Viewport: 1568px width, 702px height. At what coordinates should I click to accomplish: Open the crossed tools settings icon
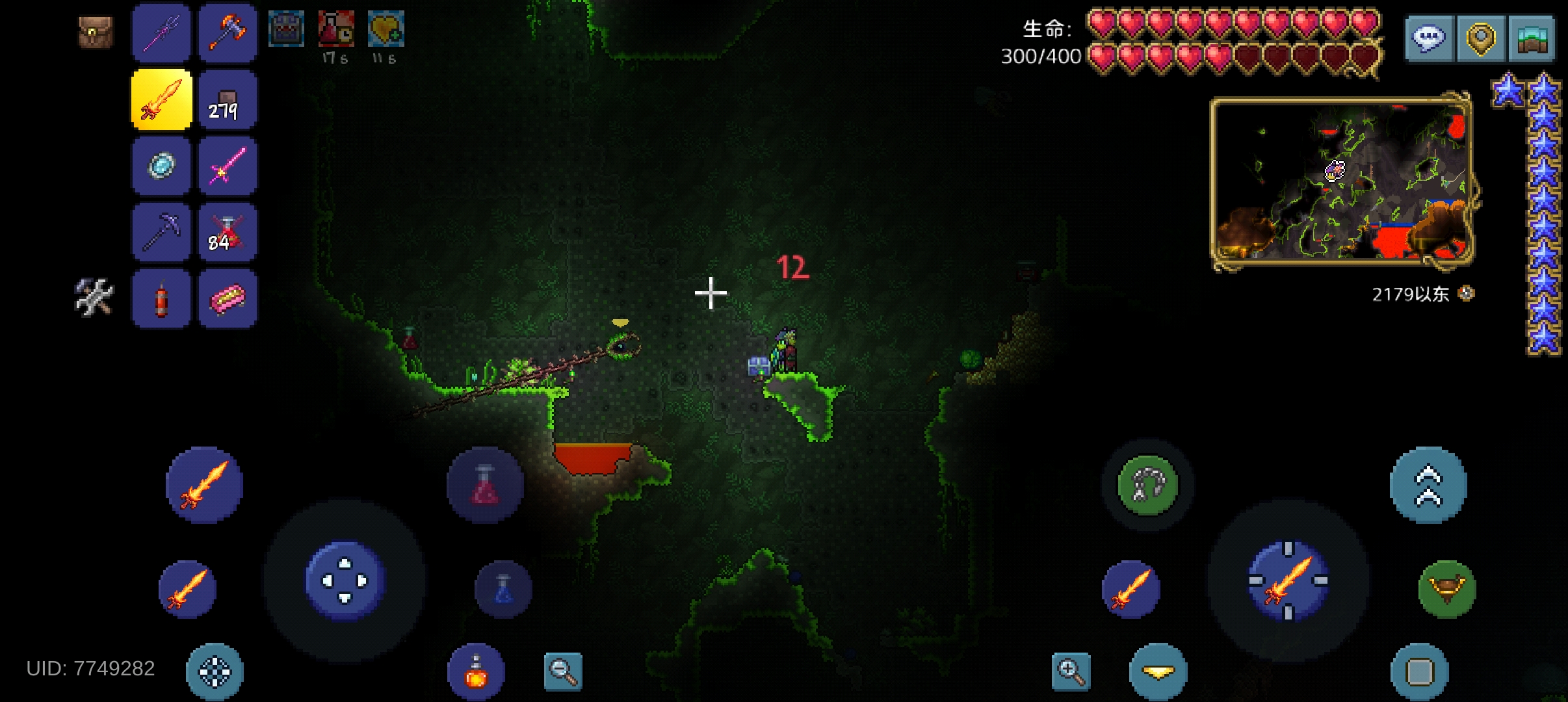[94, 297]
